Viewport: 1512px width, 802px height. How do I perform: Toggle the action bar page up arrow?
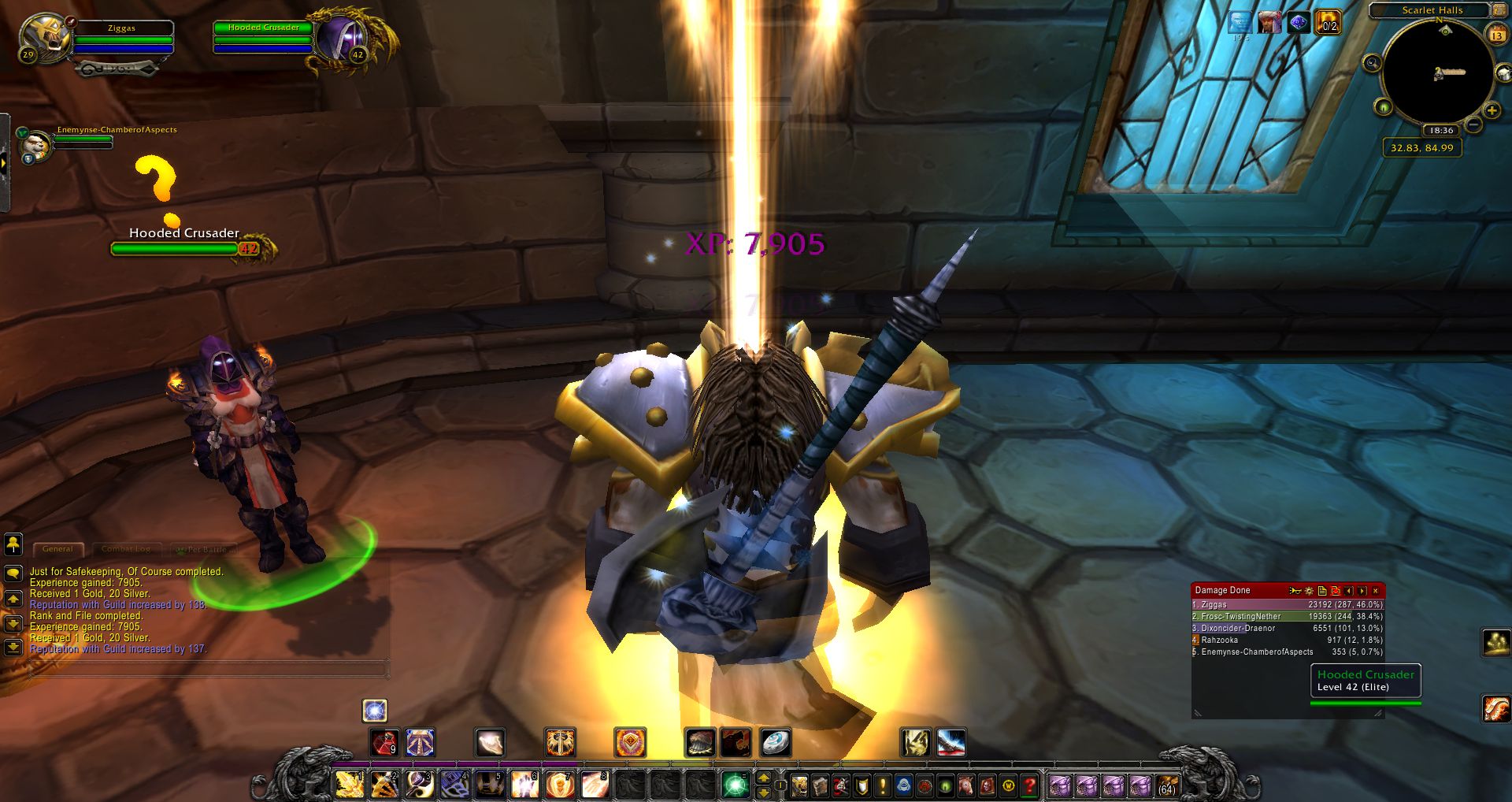[765, 778]
